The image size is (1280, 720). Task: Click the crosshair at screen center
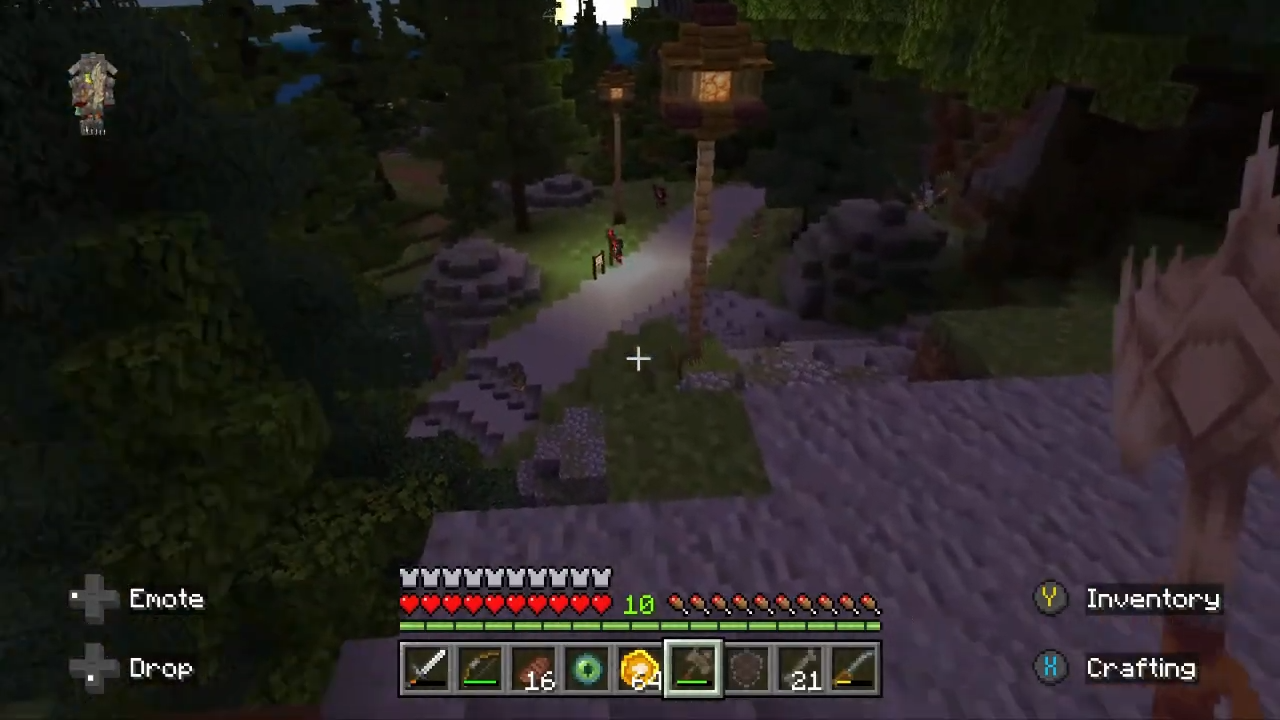coord(638,359)
